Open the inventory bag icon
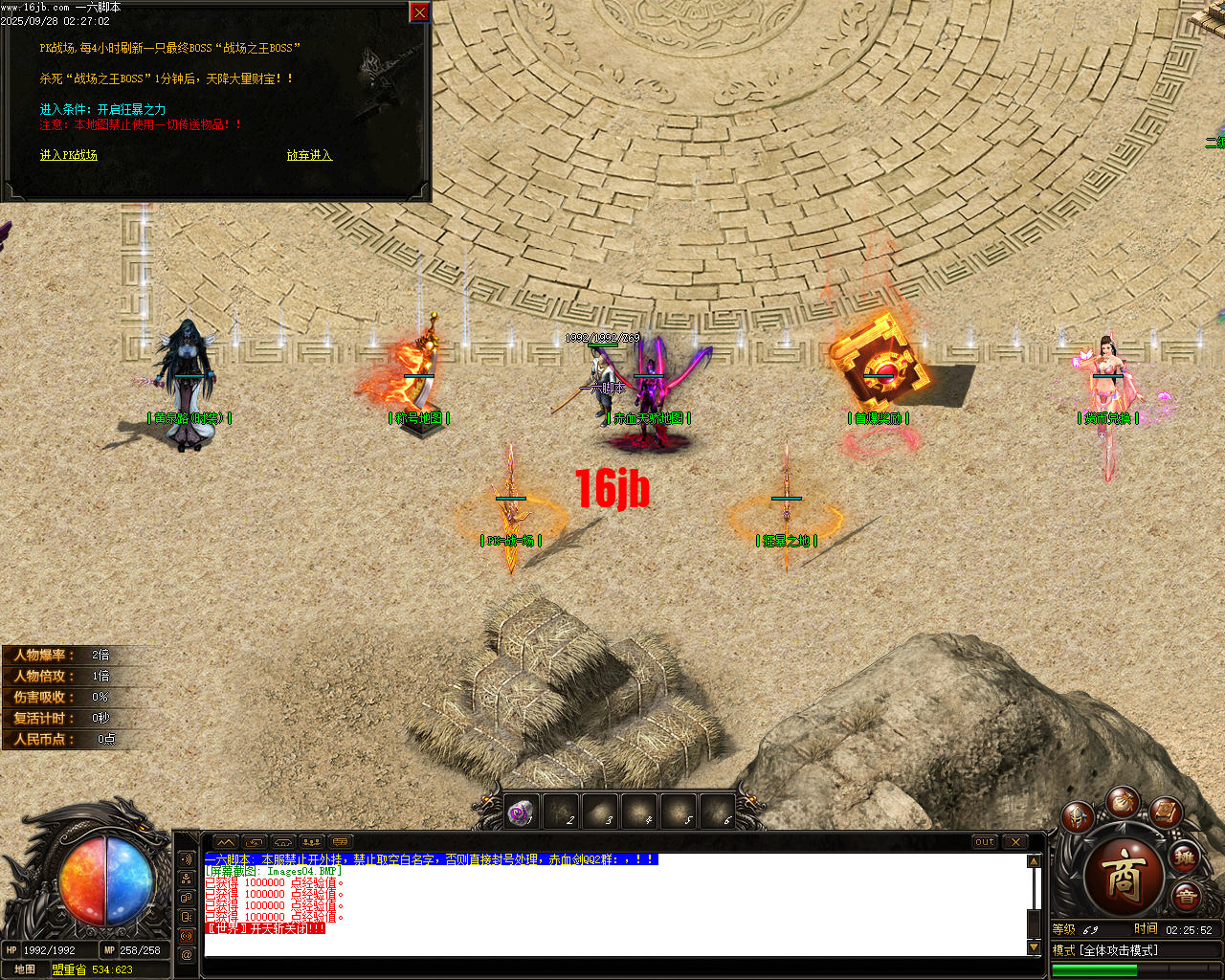1225x980 pixels. coord(1125,804)
